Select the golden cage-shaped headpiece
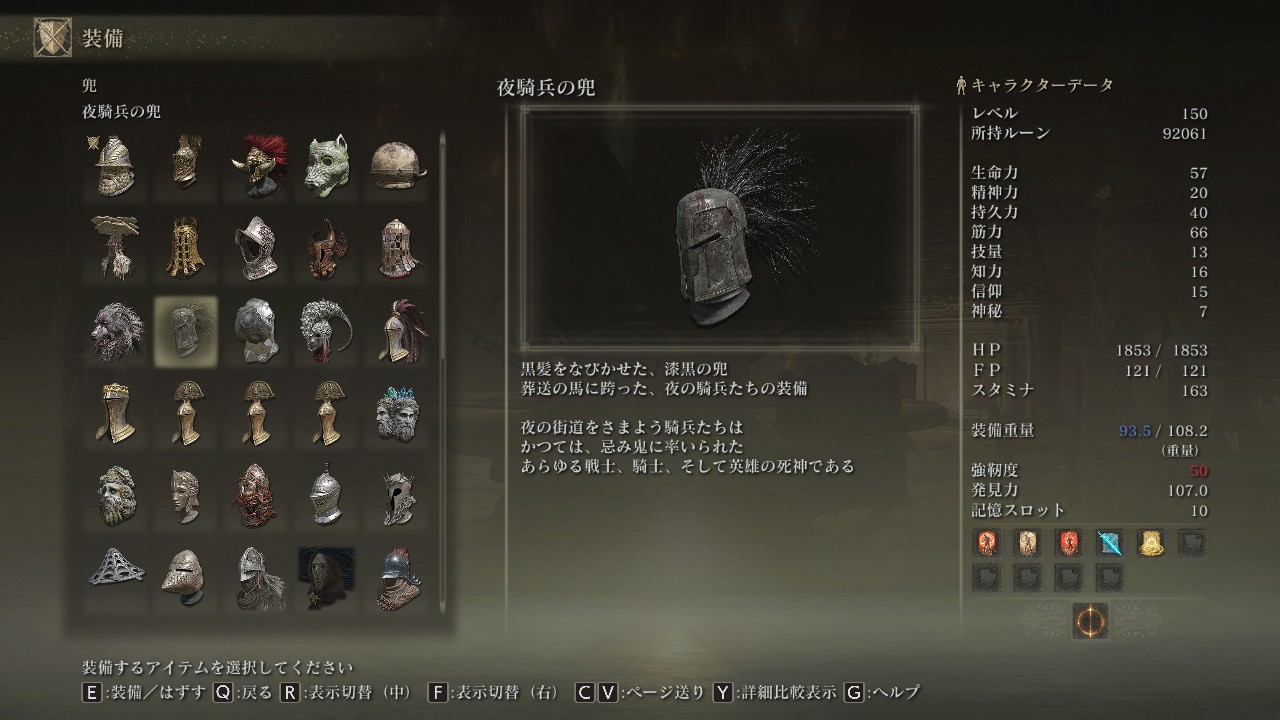 tap(185, 247)
